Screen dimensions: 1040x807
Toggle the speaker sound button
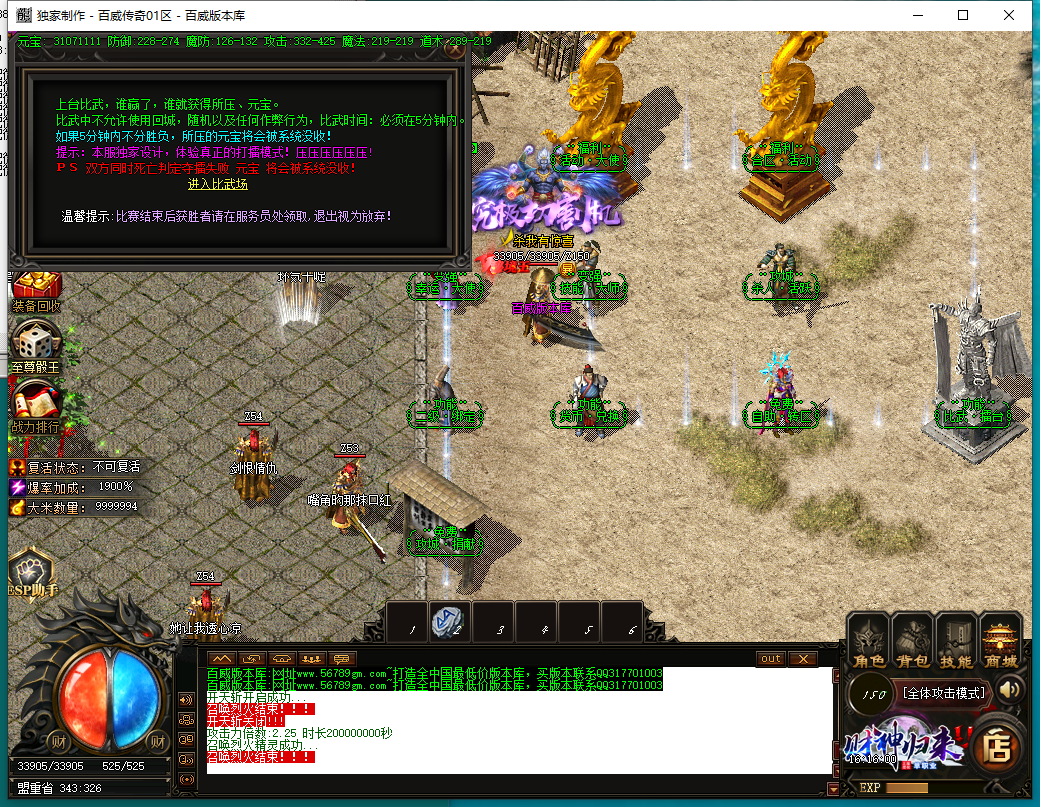click(x=1009, y=689)
